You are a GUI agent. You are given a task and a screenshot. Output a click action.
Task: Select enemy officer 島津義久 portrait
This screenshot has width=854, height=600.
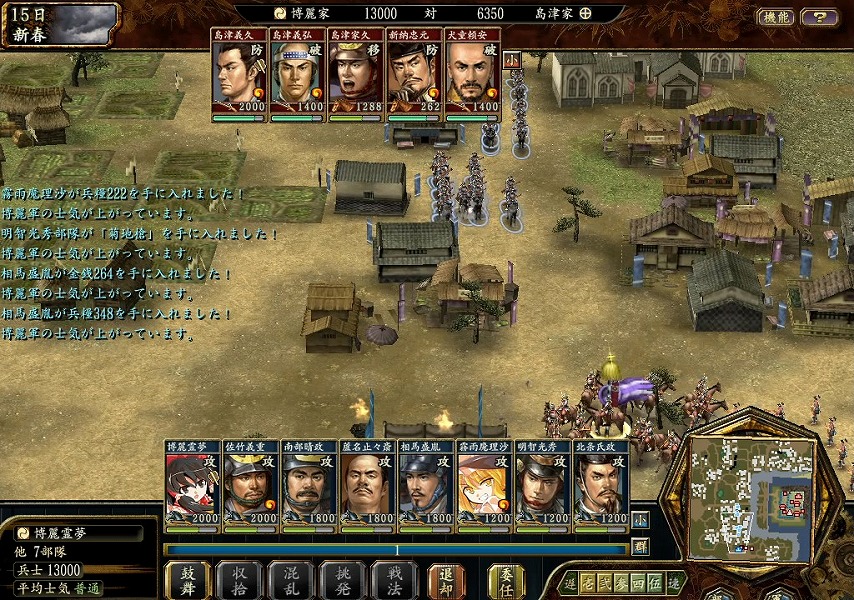[239, 75]
